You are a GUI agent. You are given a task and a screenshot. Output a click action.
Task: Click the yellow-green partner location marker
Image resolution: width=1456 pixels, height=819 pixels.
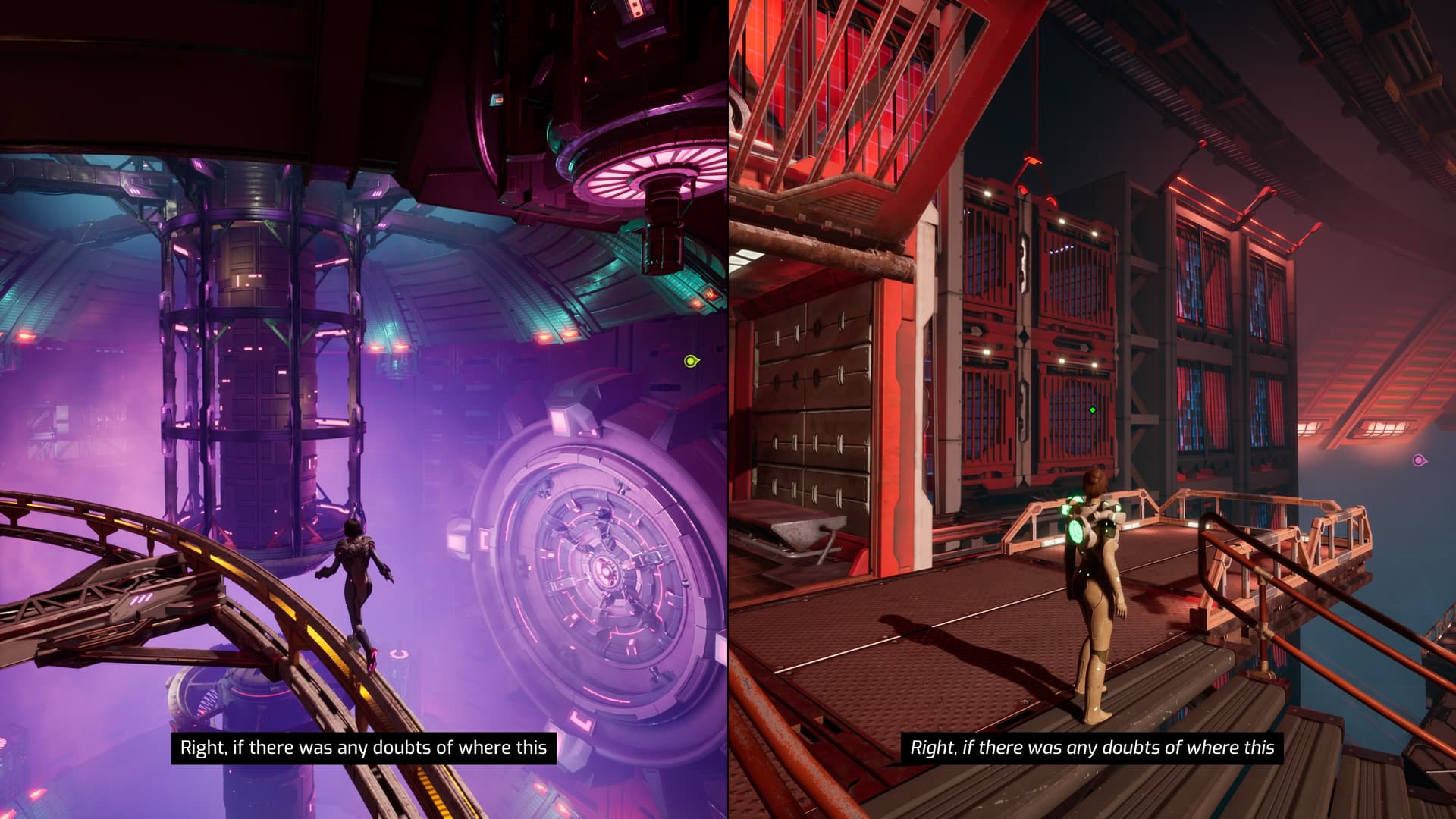(691, 361)
